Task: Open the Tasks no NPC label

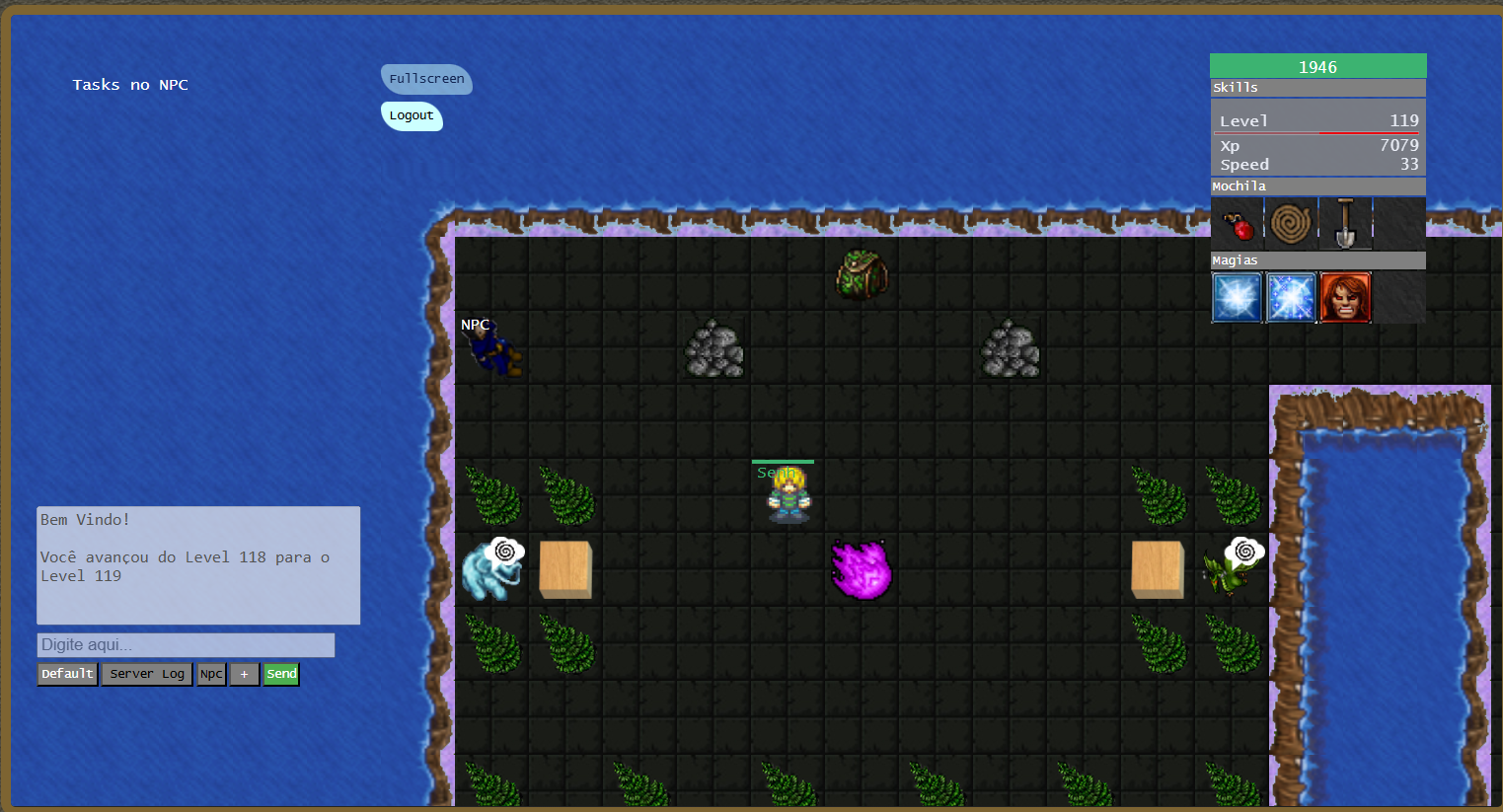Action: 130,85
